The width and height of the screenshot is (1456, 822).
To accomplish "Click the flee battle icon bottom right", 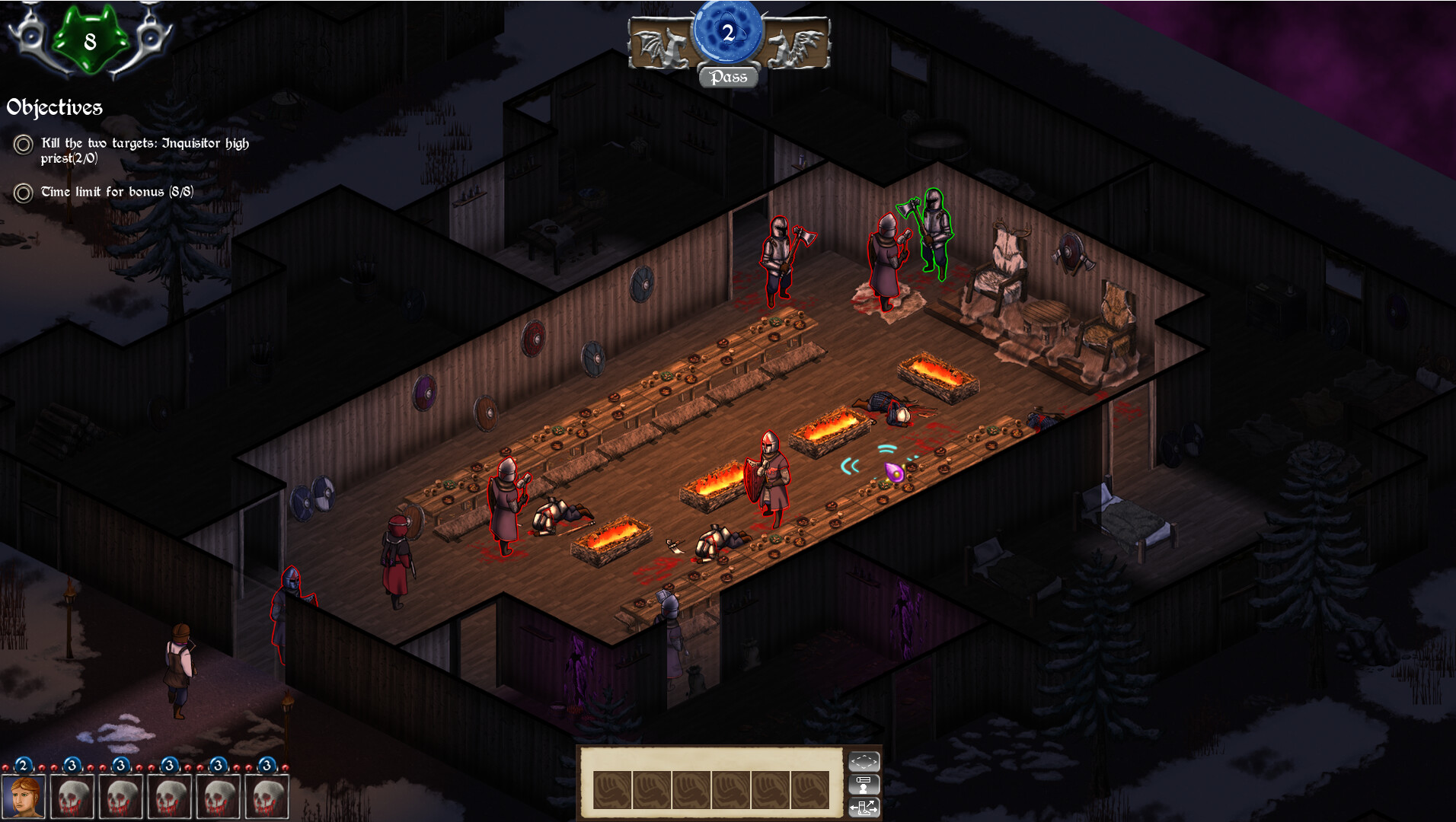I will [864, 809].
